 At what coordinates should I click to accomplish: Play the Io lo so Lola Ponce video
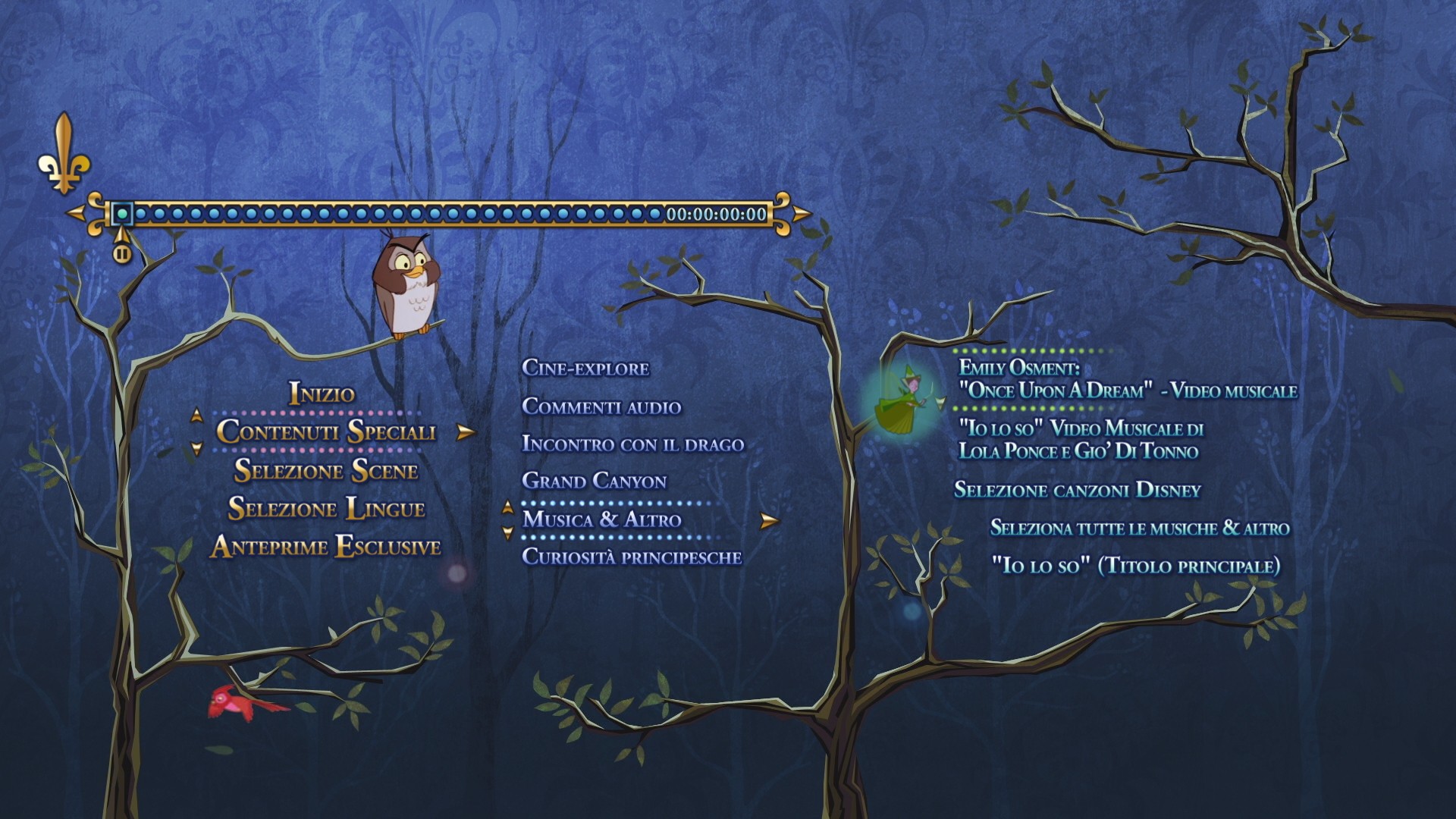pyautogui.click(x=1080, y=440)
